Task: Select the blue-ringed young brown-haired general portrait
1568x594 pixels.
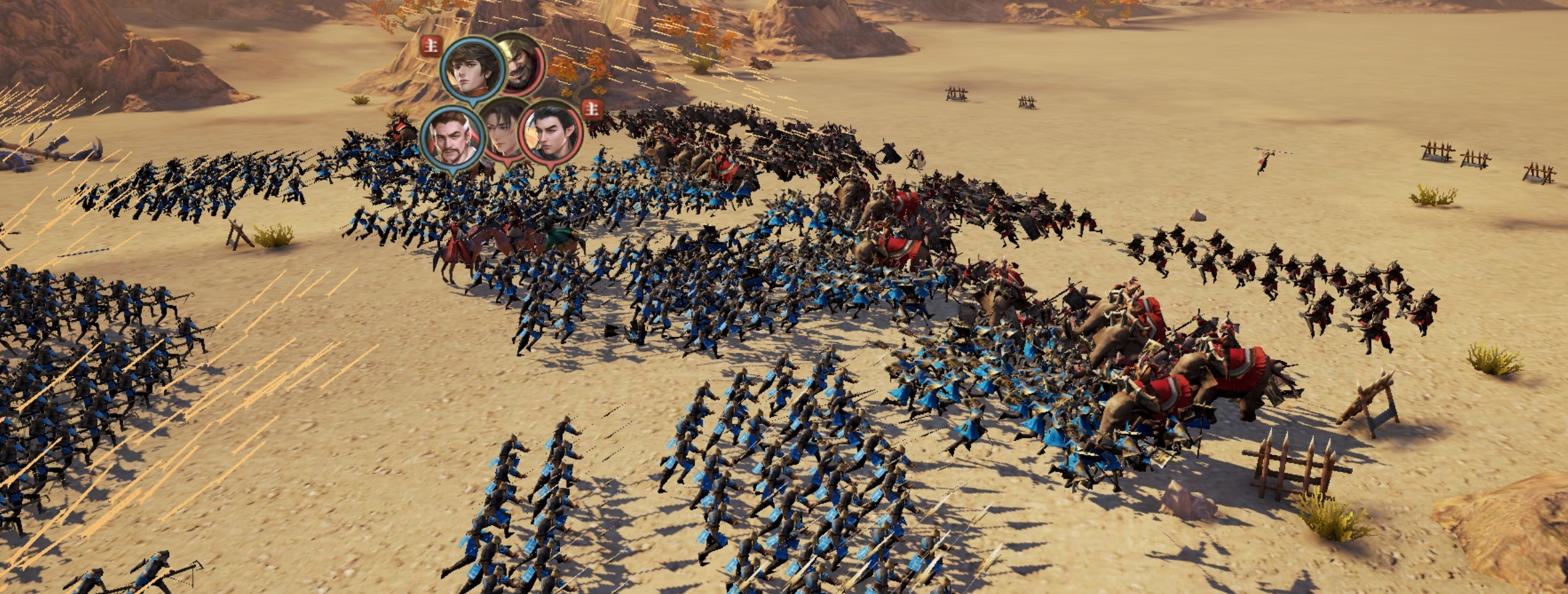Action: coord(472,69)
